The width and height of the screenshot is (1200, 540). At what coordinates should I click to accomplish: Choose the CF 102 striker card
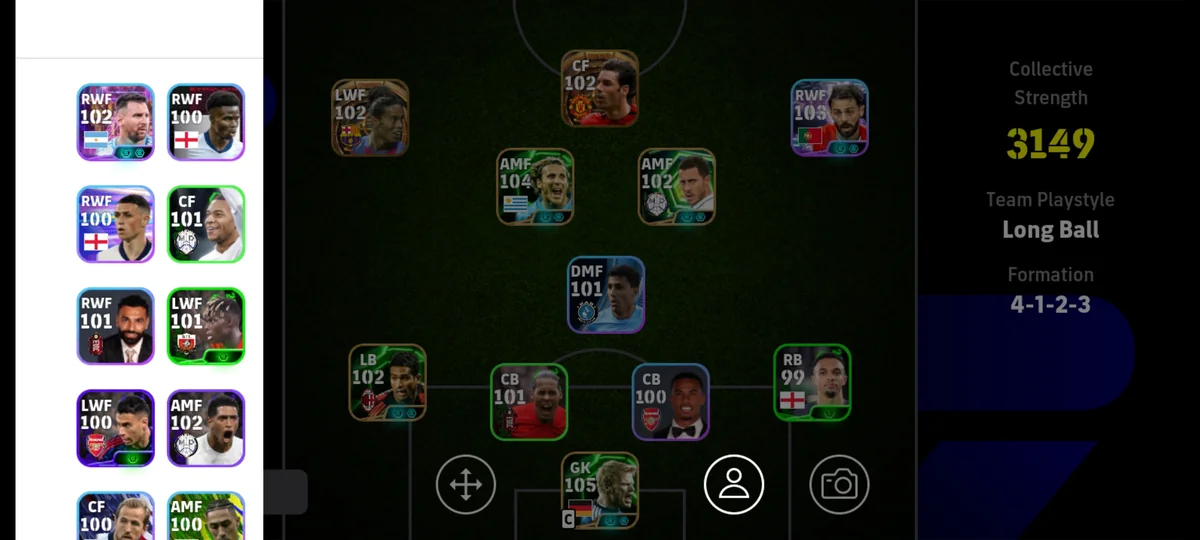(599, 88)
